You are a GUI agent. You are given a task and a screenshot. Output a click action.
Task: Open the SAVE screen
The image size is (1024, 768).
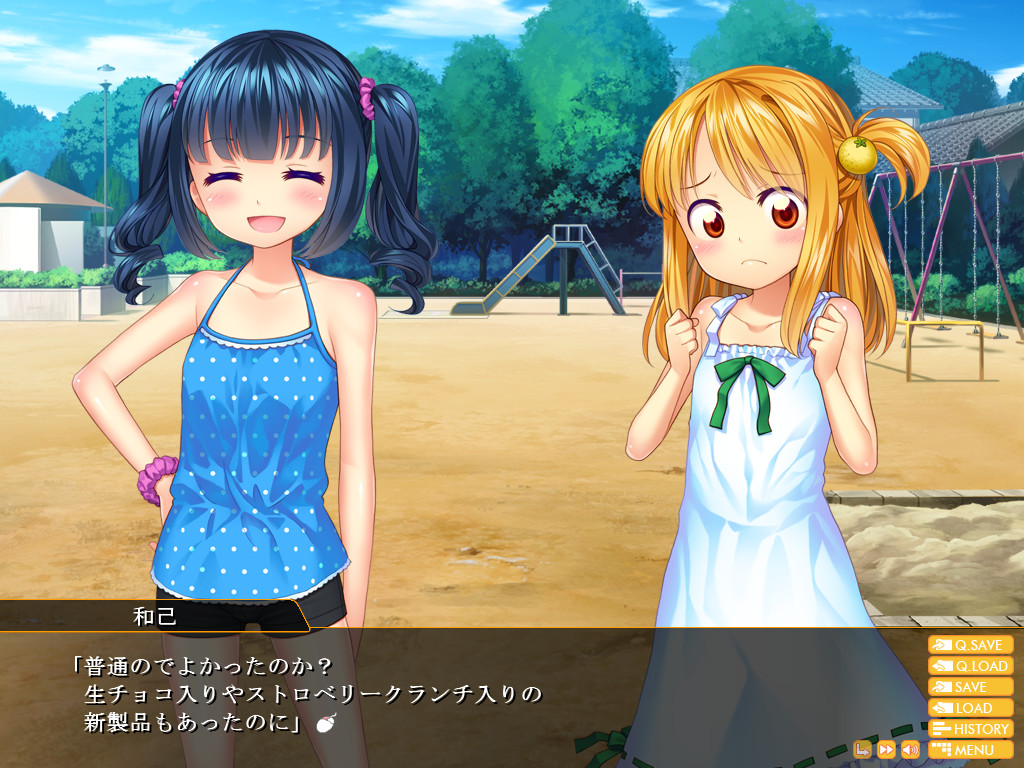(x=970, y=687)
